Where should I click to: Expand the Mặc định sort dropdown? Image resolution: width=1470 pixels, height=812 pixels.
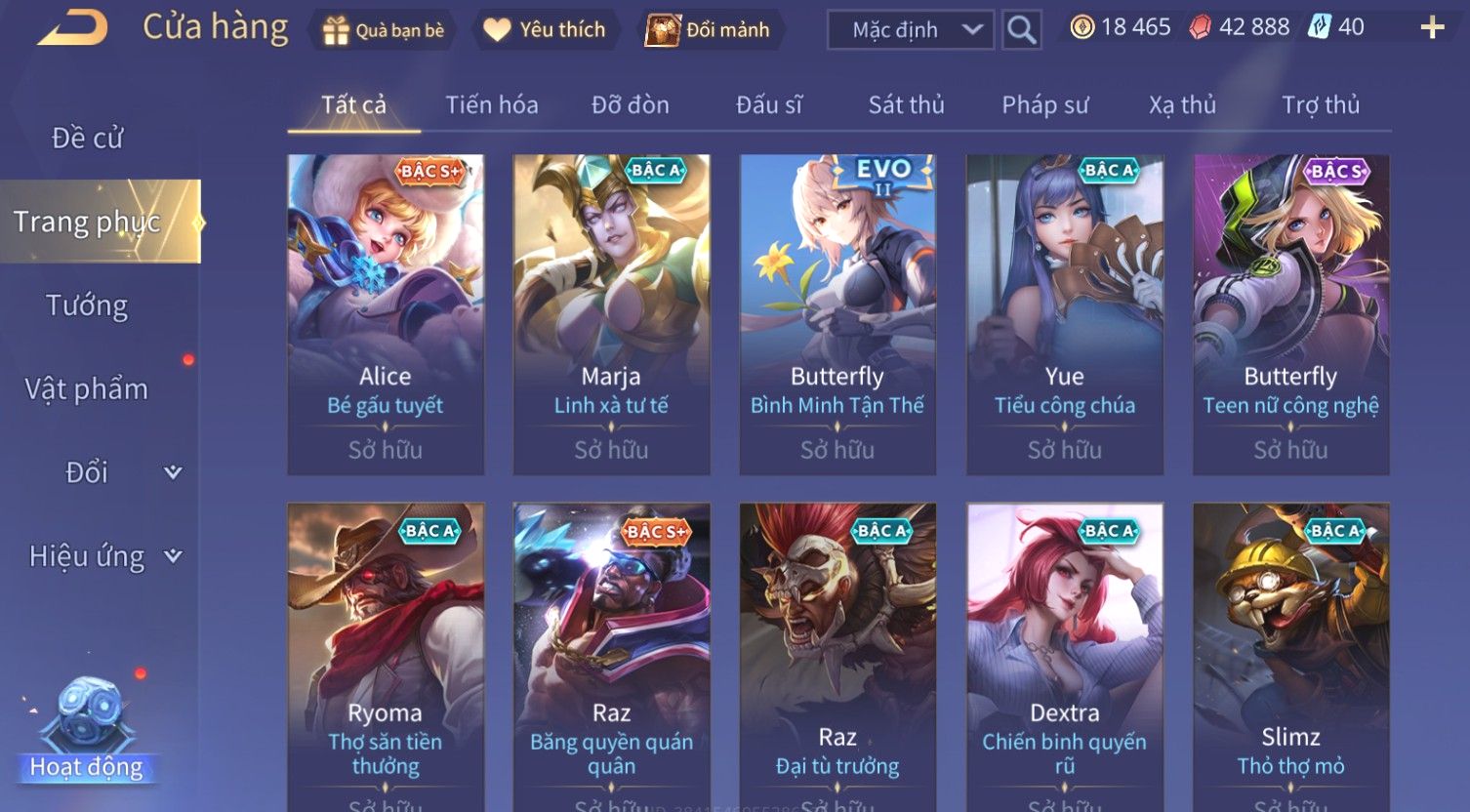pyautogui.click(x=911, y=30)
